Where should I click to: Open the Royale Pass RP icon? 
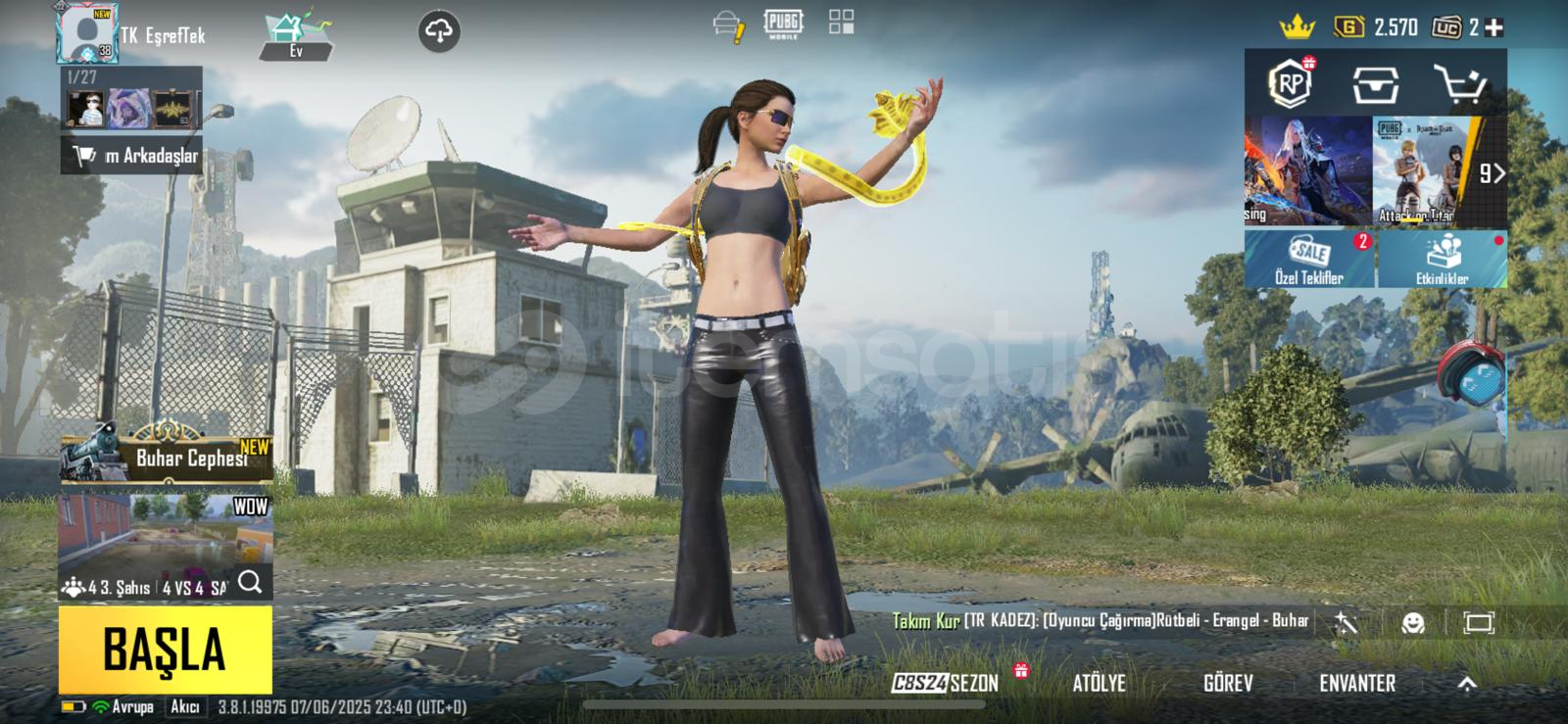(x=1291, y=83)
